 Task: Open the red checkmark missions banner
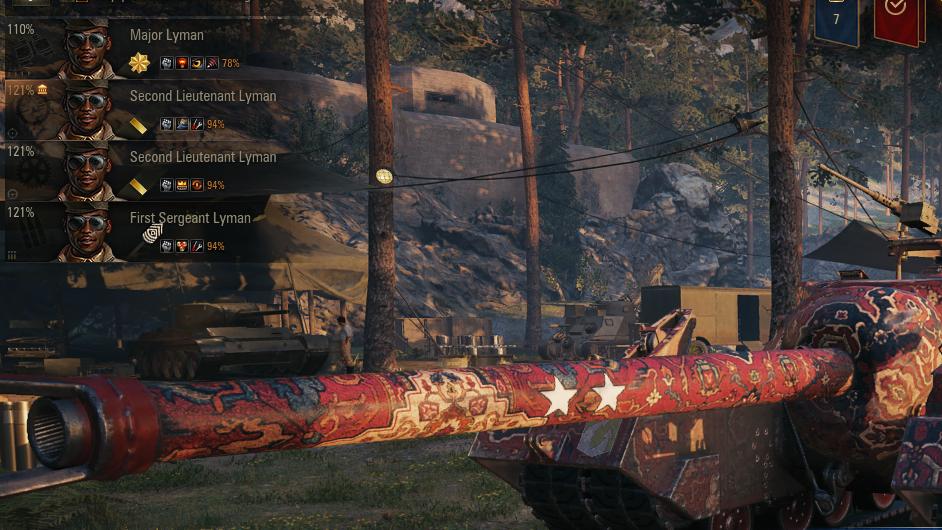click(896, 18)
